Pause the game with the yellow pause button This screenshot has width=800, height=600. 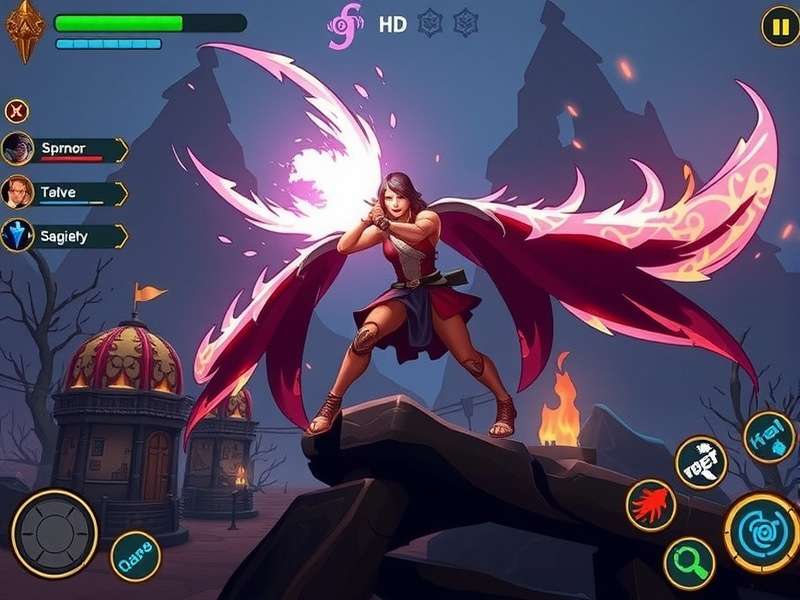[779, 26]
